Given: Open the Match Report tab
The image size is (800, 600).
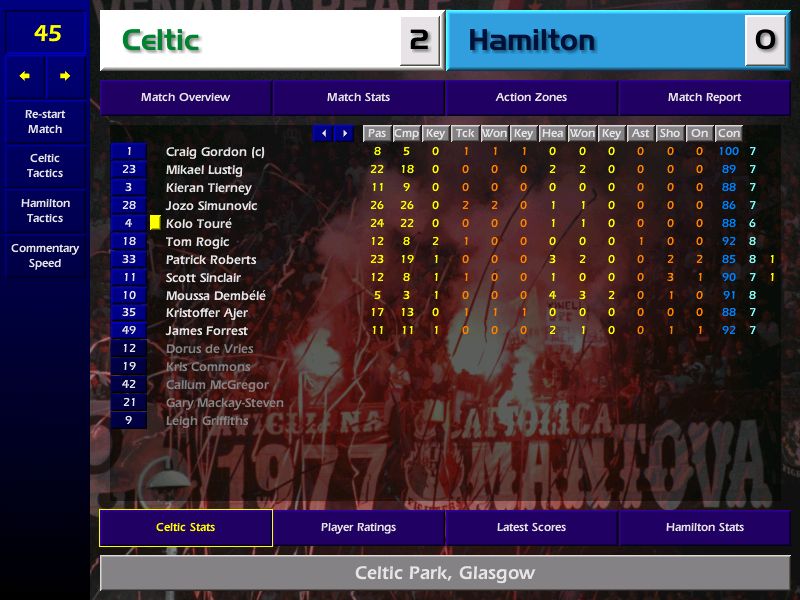Looking at the screenshot, I should click(x=704, y=98).
